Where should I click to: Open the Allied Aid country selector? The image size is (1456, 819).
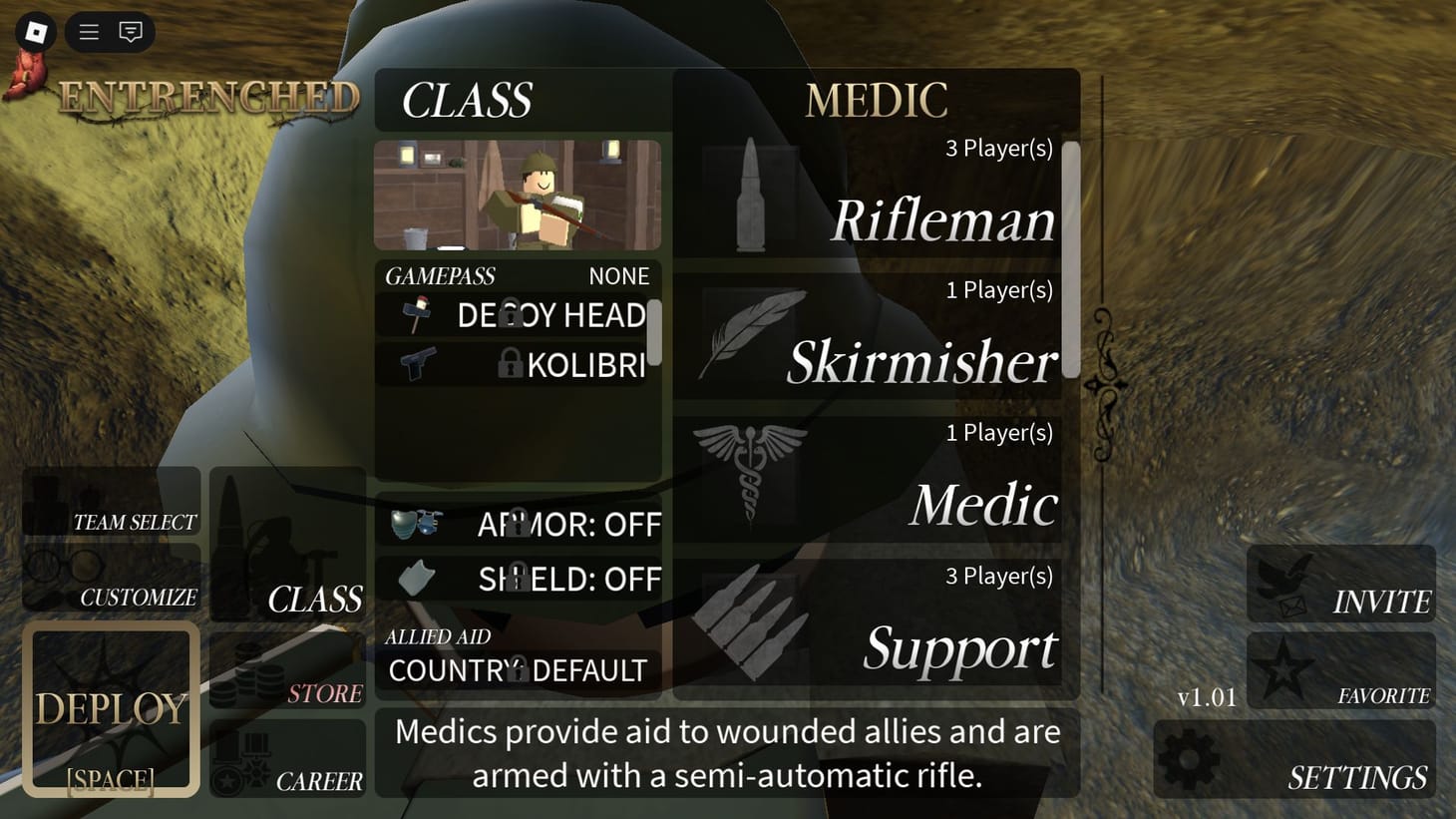click(517, 670)
